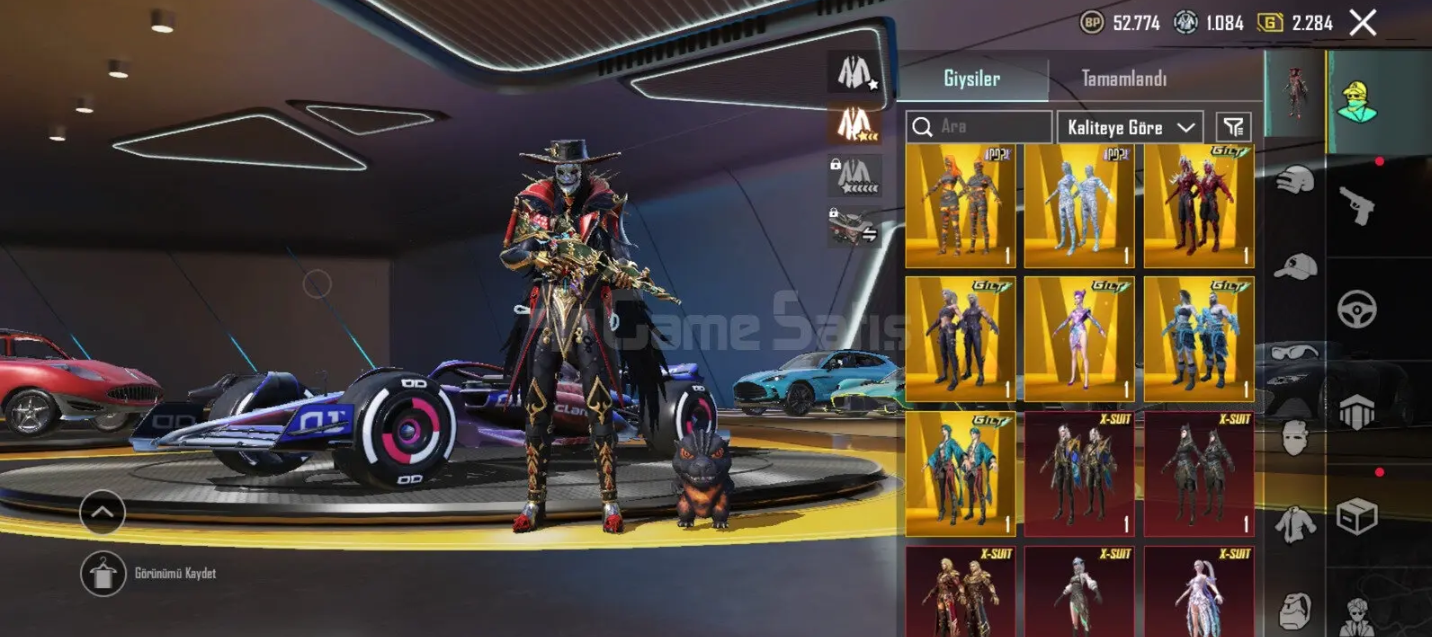
Task: Choose the light blue mummy outfit set
Action: coord(1079,206)
